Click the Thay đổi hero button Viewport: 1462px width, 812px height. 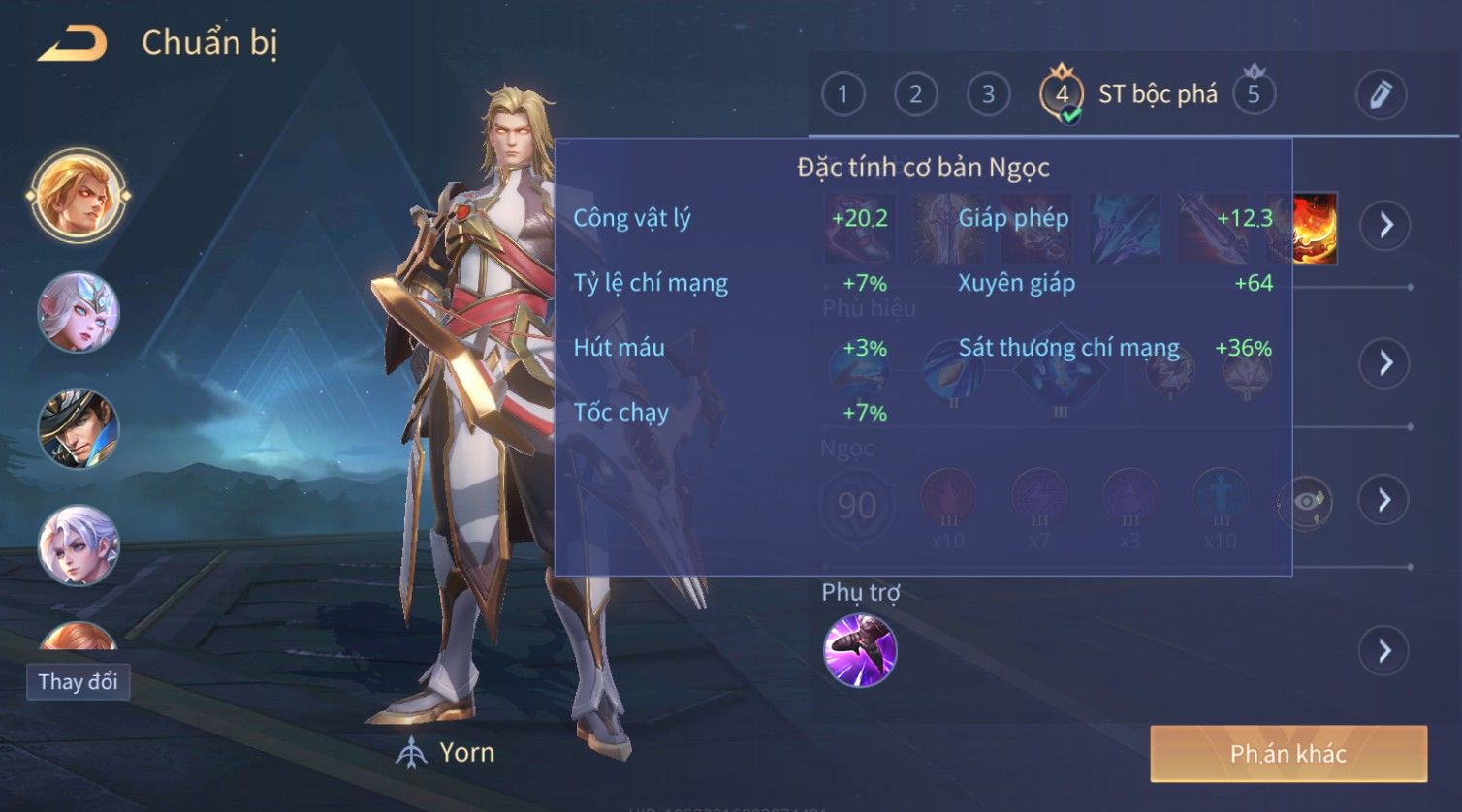coord(78,681)
